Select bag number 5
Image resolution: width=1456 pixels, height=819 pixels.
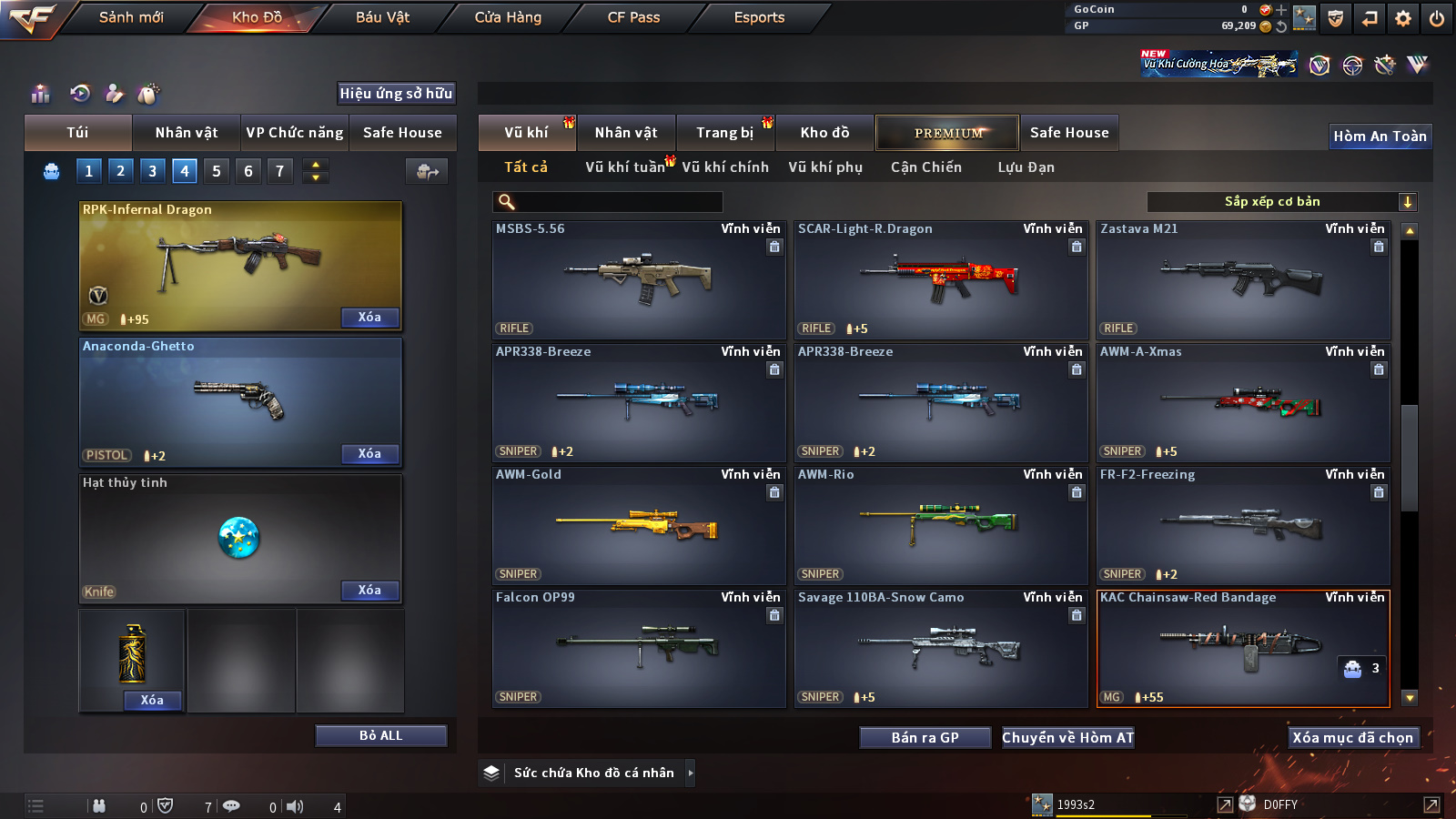217,171
